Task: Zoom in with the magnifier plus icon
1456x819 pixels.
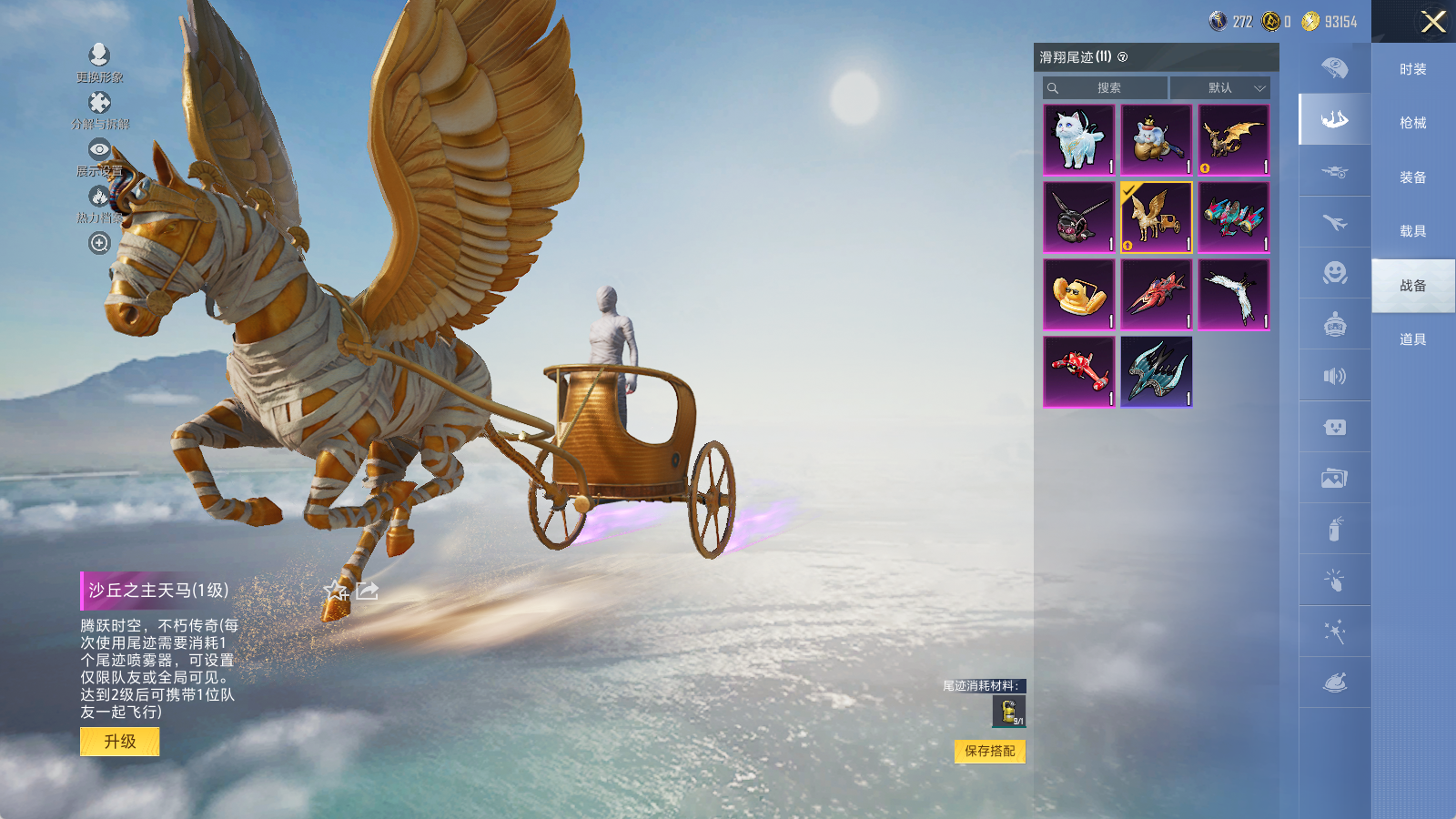Action: 99,243
